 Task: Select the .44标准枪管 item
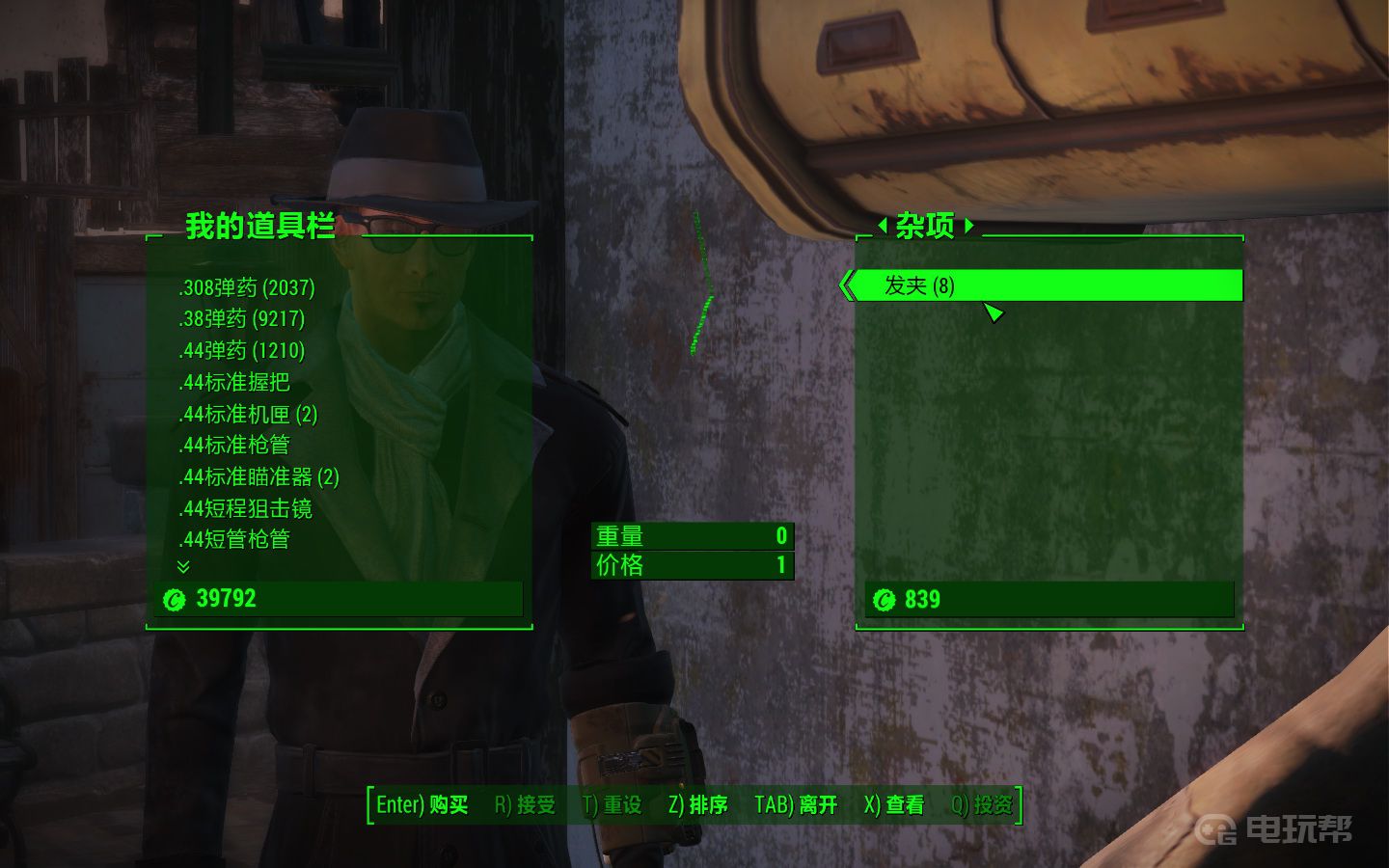point(233,445)
